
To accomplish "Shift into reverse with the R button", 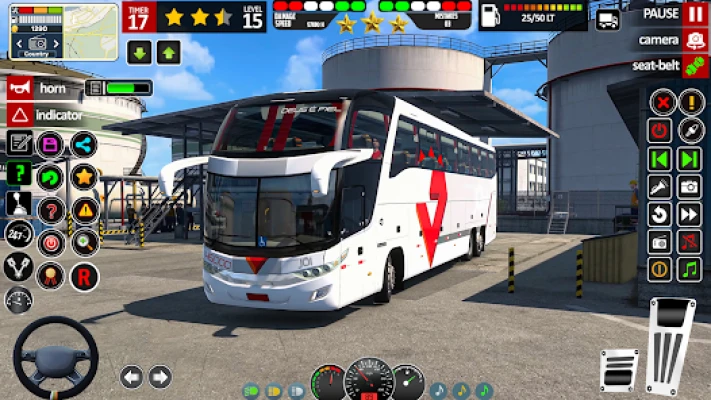I will (84, 276).
